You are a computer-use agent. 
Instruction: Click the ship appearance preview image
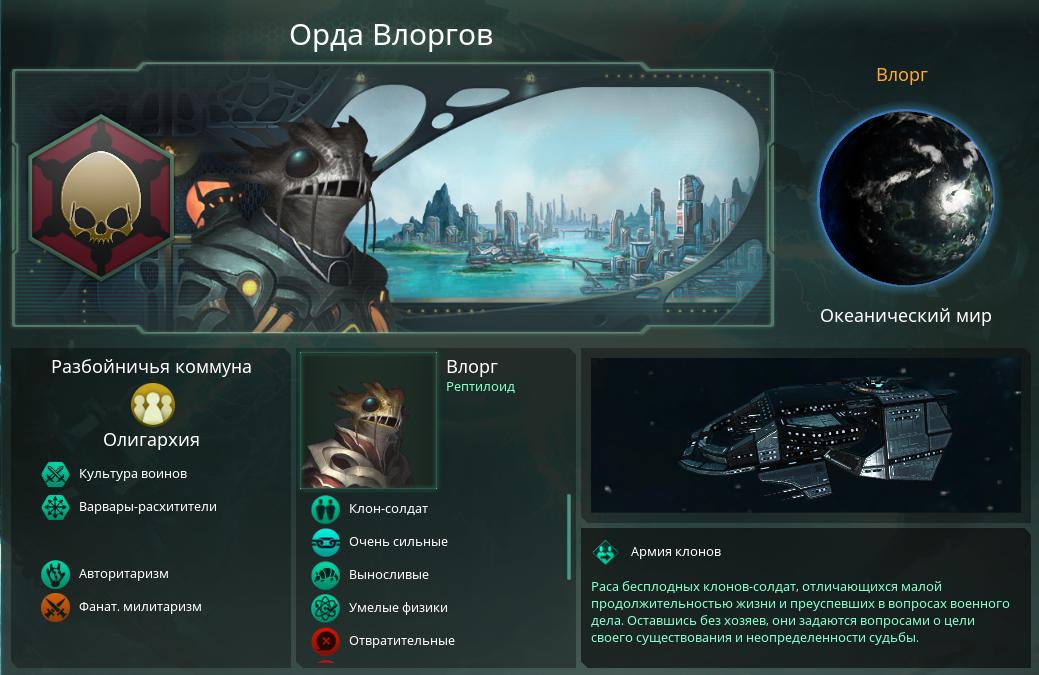(805, 435)
